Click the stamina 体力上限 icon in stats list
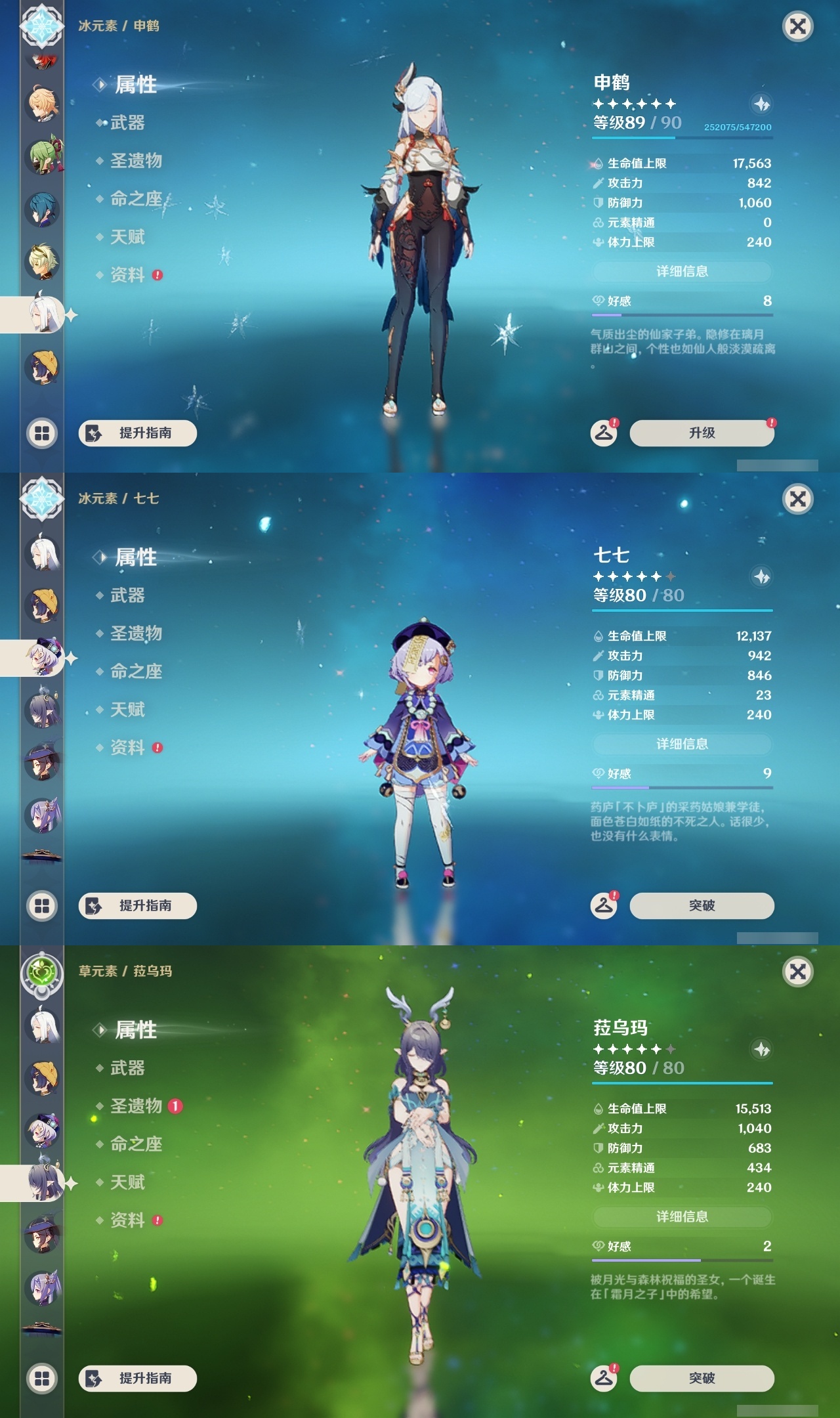 point(597,243)
